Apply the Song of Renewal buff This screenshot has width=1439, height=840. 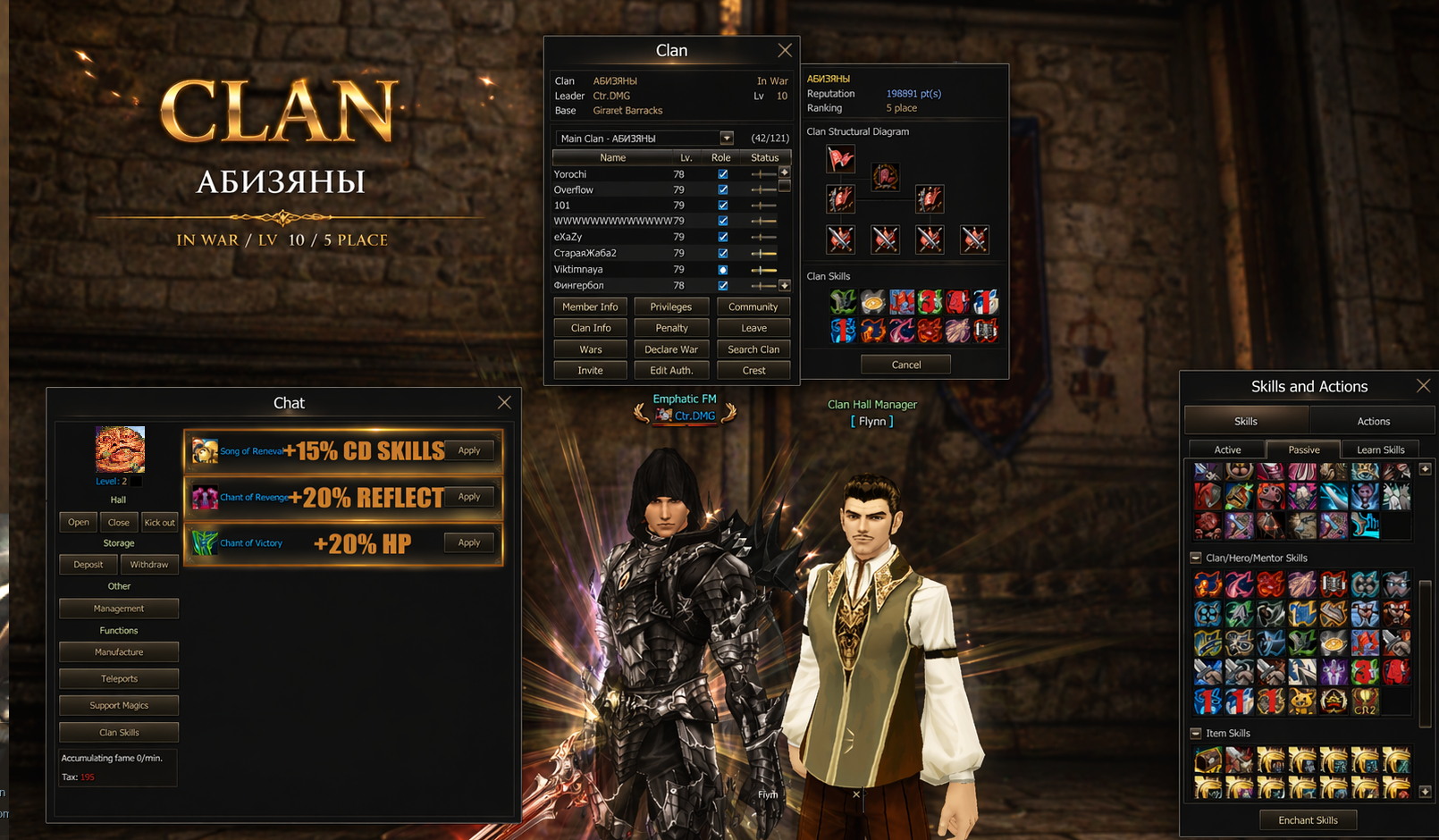(469, 450)
